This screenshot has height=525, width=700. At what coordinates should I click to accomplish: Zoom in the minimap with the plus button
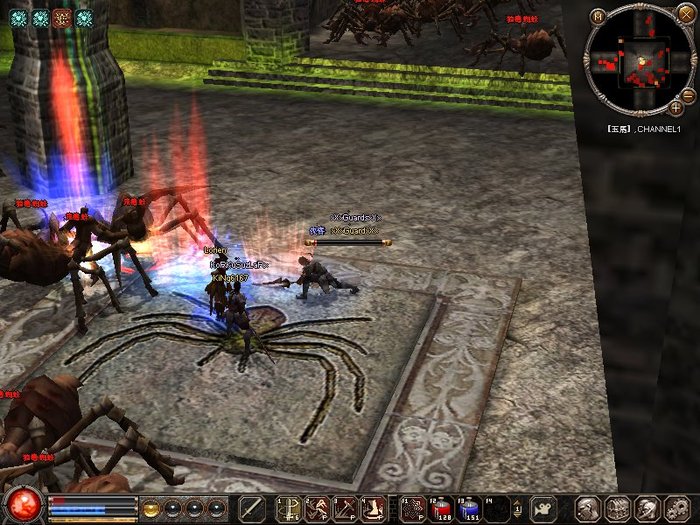pos(676,107)
